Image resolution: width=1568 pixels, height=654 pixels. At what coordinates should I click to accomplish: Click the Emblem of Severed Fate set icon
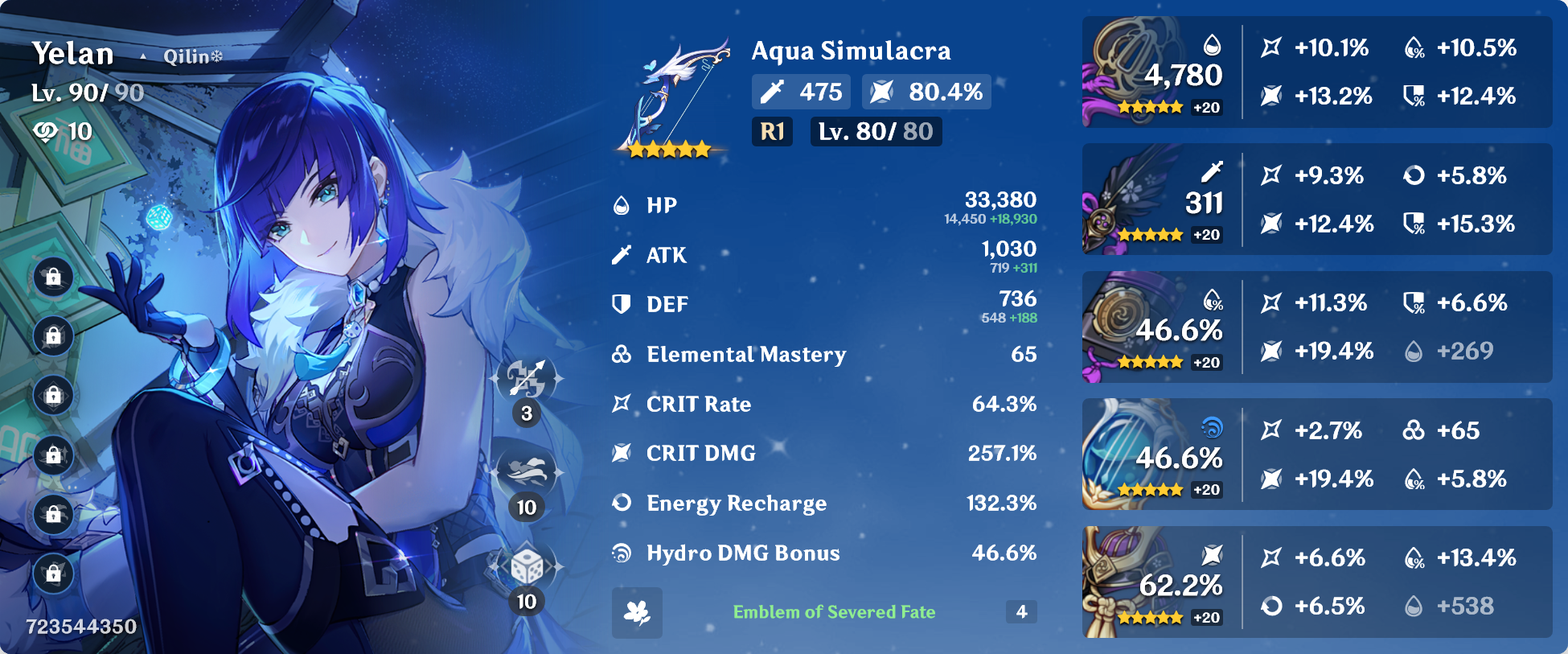(x=636, y=611)
